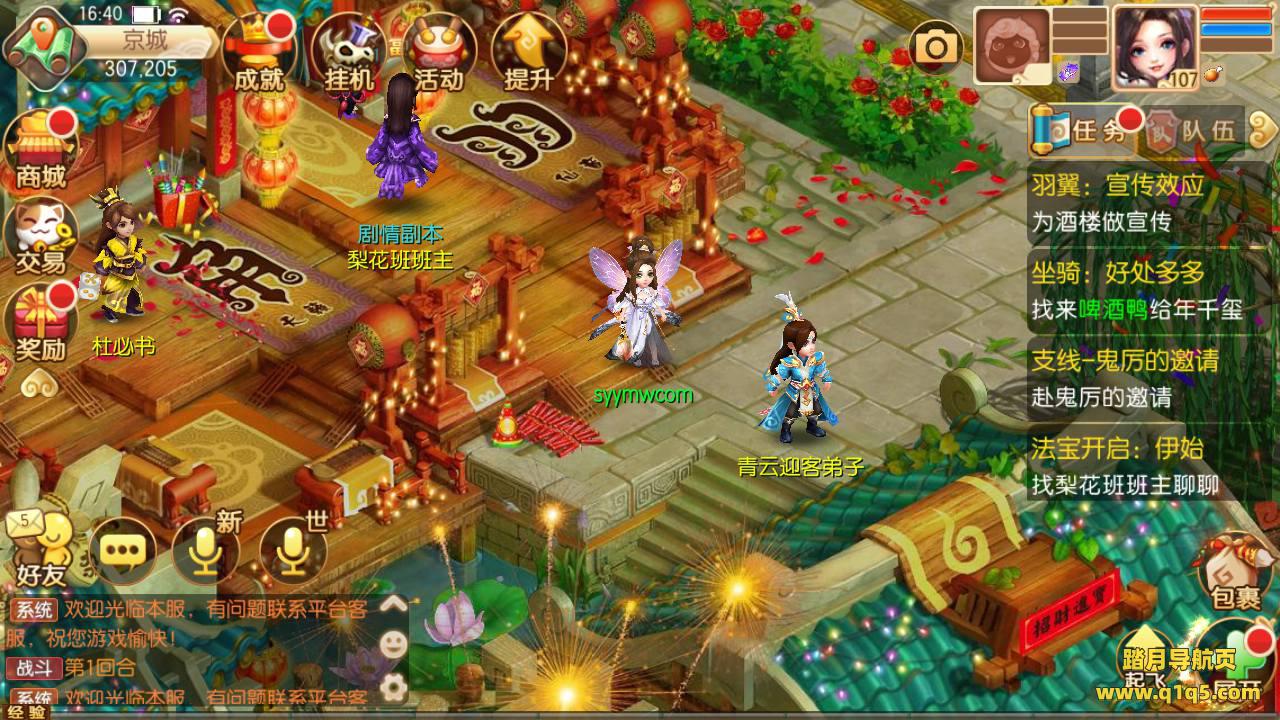
Task: Switch to the 队伍 team tab
Action: point(1196,131)
